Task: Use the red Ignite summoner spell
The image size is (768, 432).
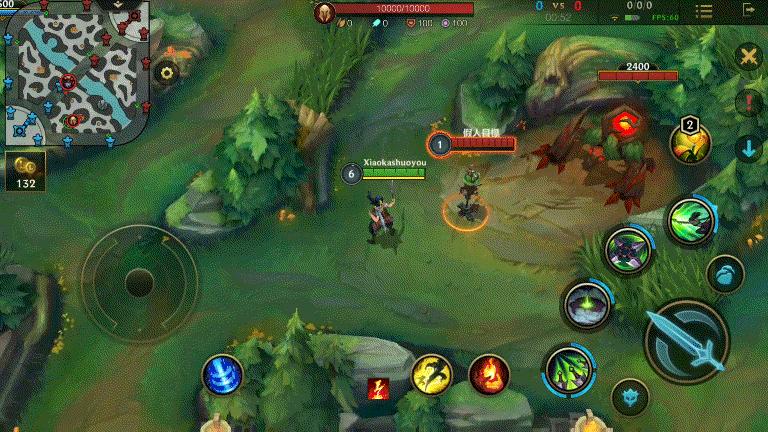Action: coord(488,374)
